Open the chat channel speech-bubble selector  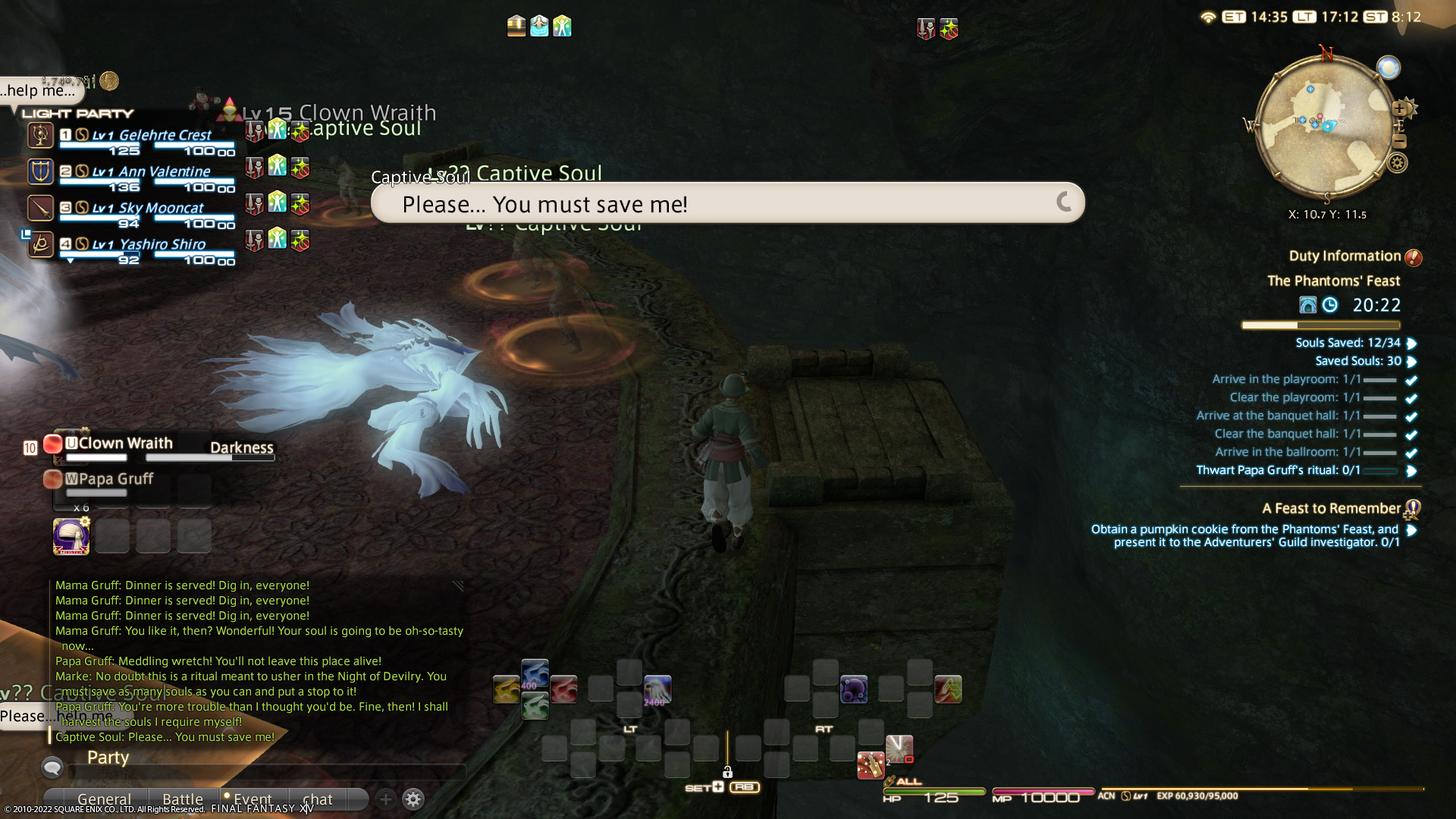click(x=52, y=768)
